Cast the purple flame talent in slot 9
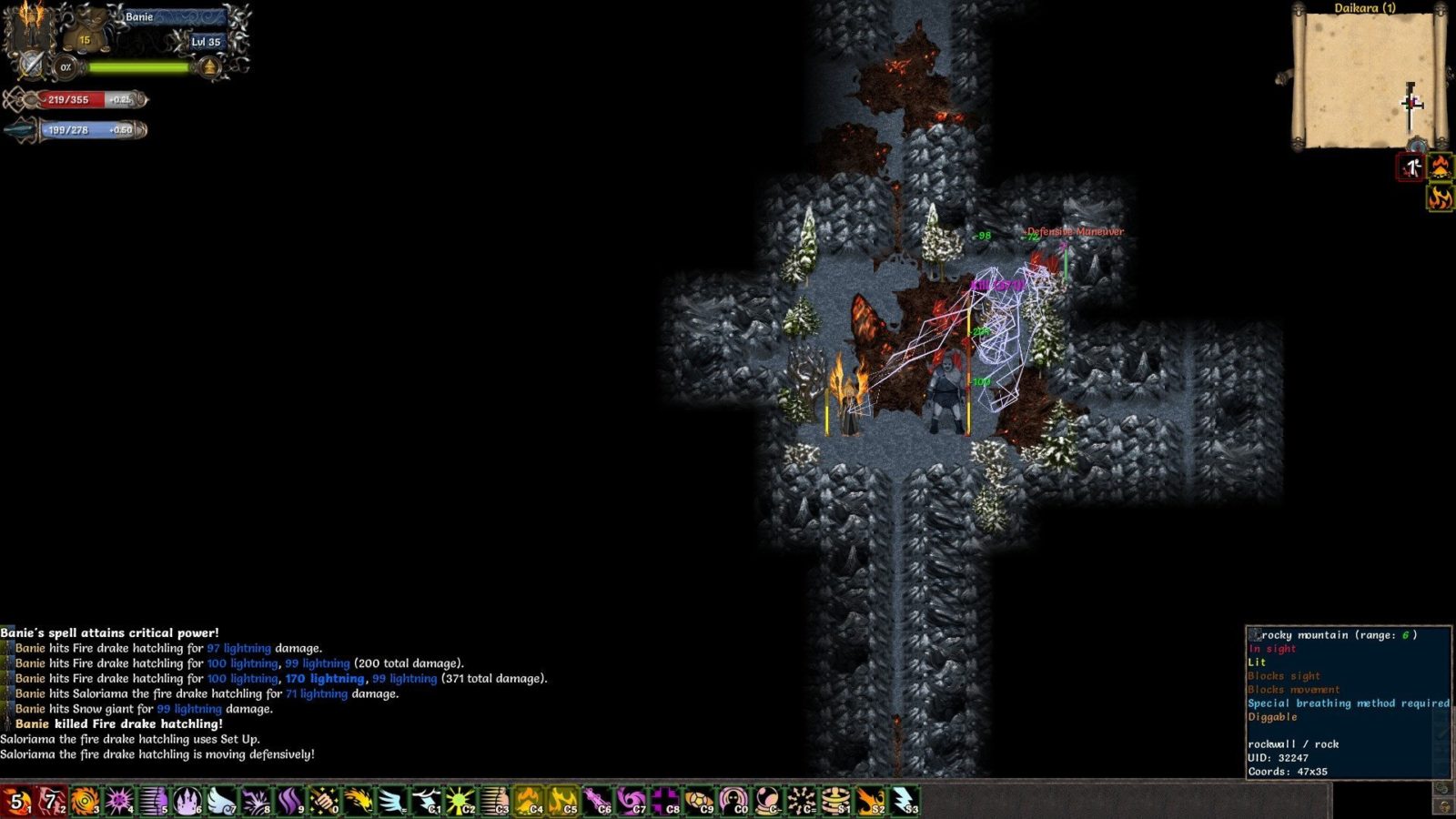 290,802
